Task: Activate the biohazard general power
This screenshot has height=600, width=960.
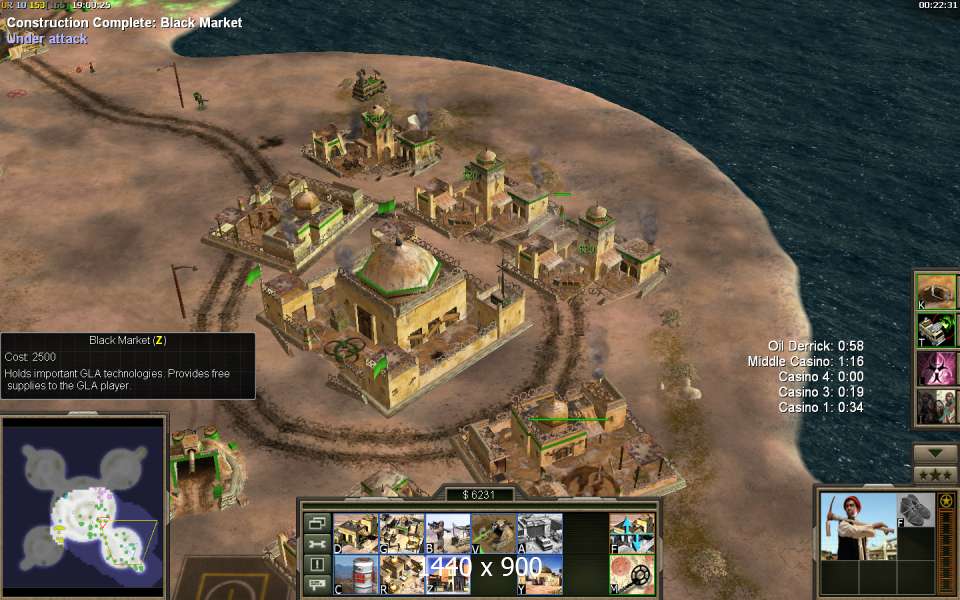Action: pos(937,368)
